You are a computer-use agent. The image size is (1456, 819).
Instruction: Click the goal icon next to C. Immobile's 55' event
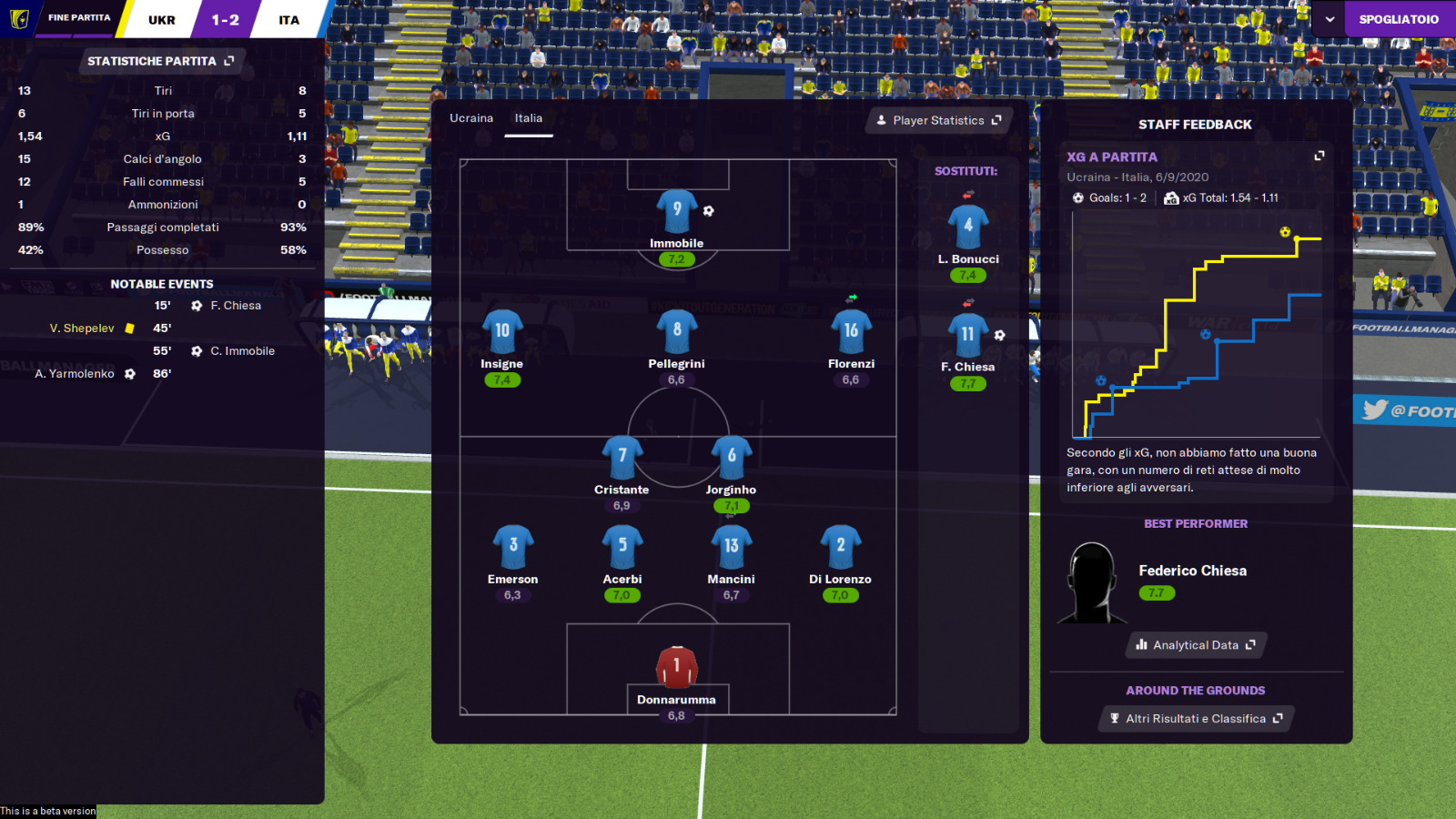pos(197,350)
